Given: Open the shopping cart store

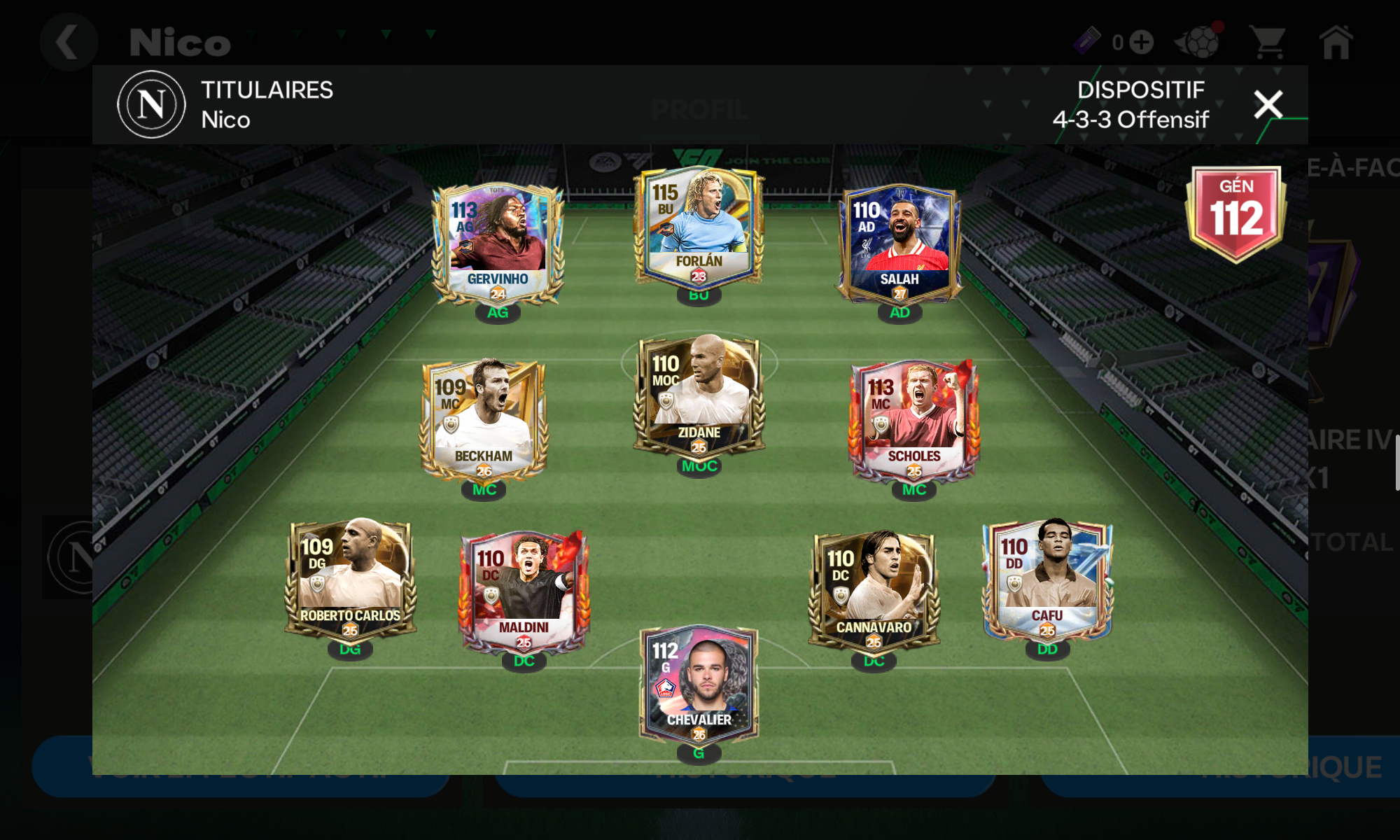Looking at the screenshot, I should click(x=1268, y=43).
